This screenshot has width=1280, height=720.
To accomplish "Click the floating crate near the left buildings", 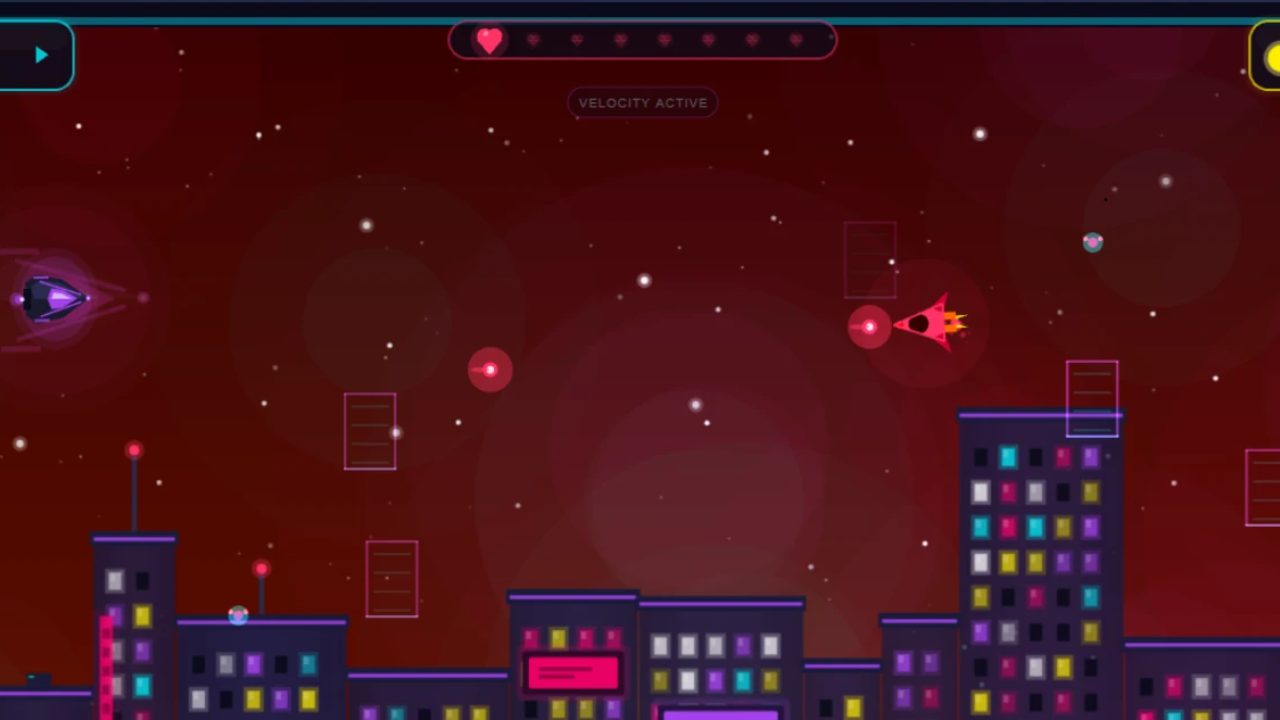I will tap(370, 432).
